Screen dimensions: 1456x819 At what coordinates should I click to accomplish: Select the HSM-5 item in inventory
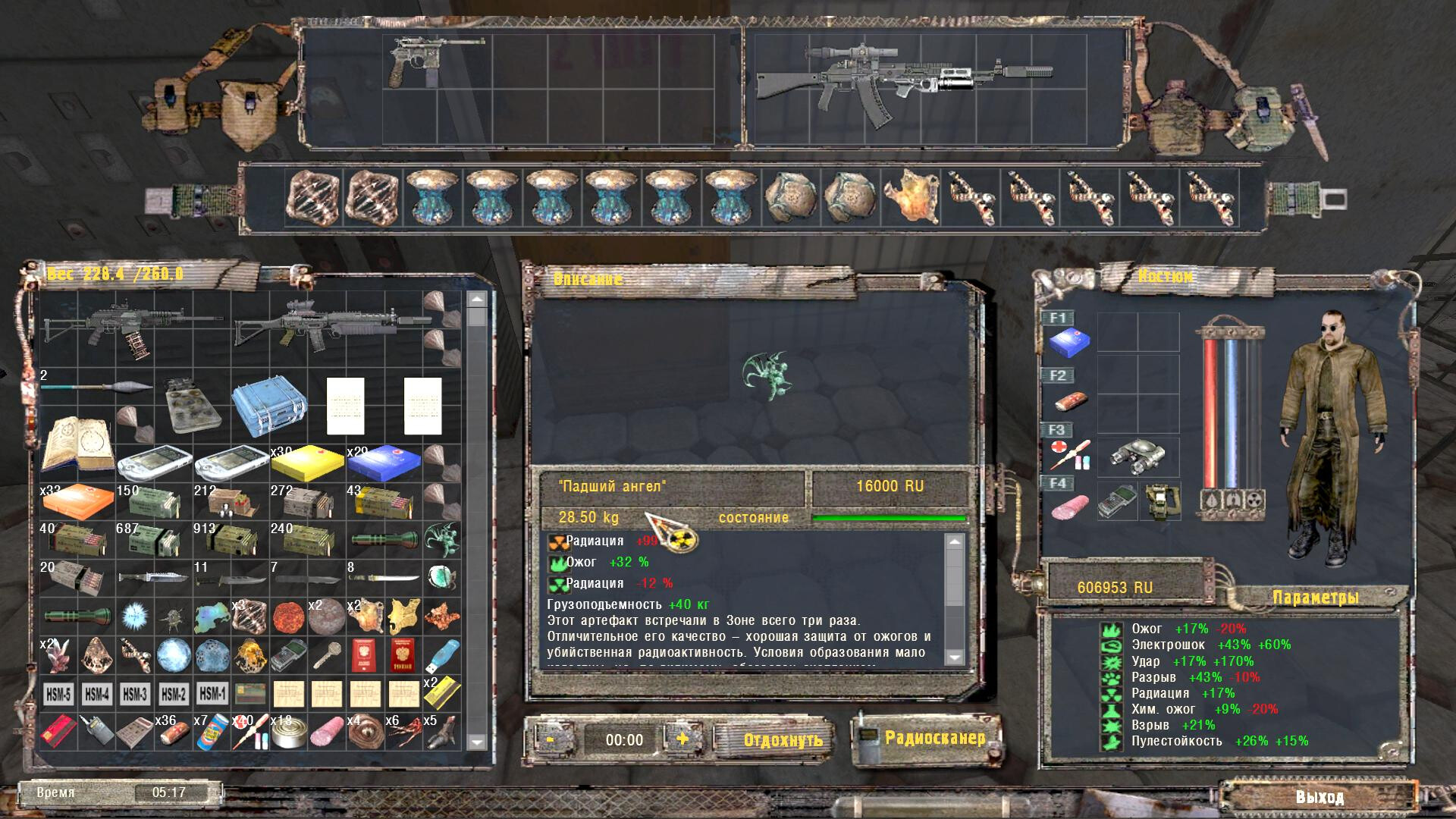click(x=58, y=694)
